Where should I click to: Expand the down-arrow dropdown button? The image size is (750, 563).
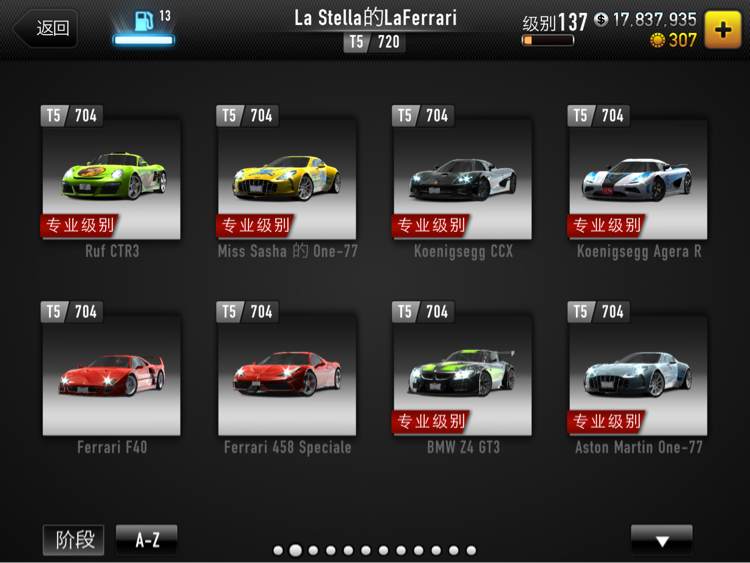pos(661,540)
